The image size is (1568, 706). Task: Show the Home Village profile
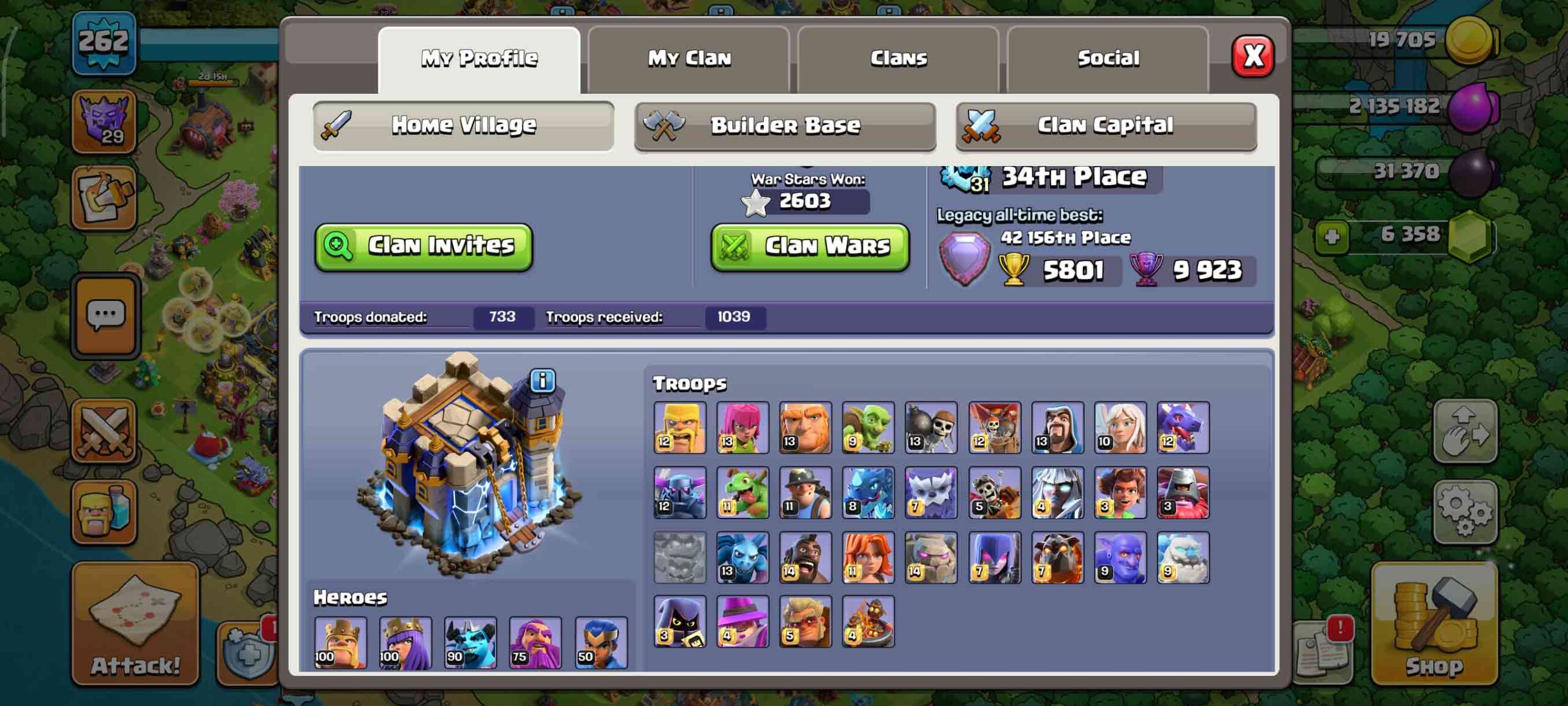coord(463,126)
